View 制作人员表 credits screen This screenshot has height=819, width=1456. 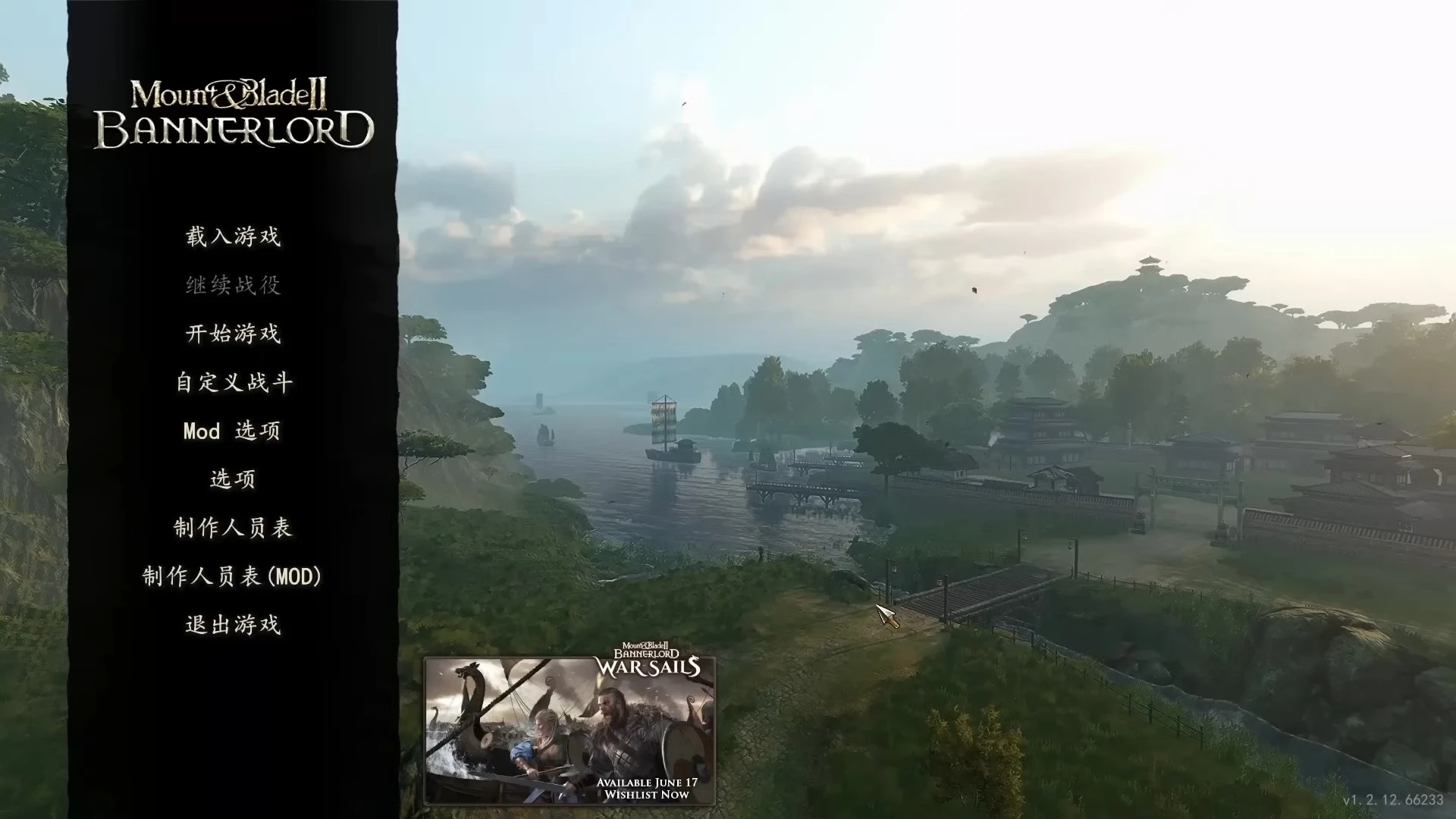pyautogui.click(x=234, y=527)
